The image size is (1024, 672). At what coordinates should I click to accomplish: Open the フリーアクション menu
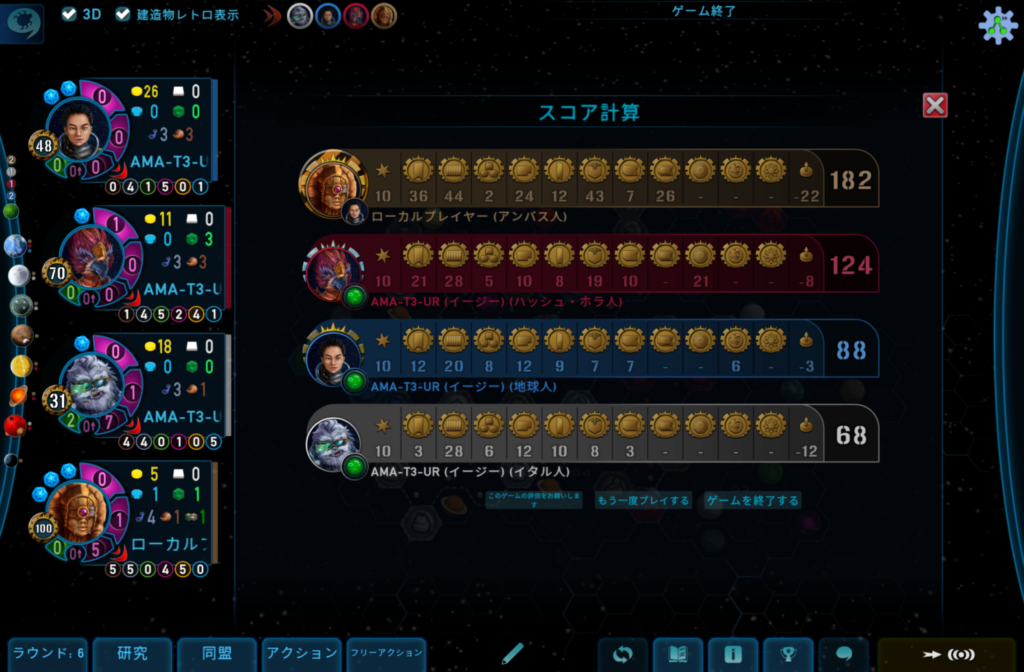[386, 654]
